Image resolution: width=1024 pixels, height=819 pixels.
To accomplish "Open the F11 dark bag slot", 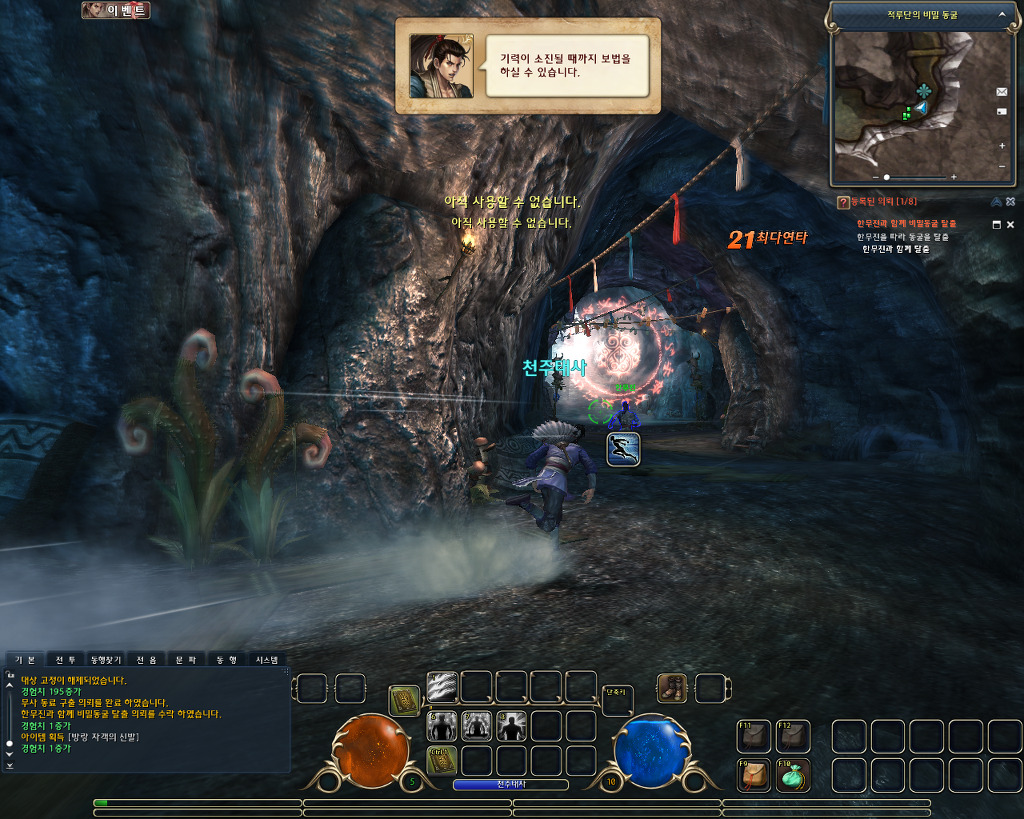I will click(x=753, y=736).
